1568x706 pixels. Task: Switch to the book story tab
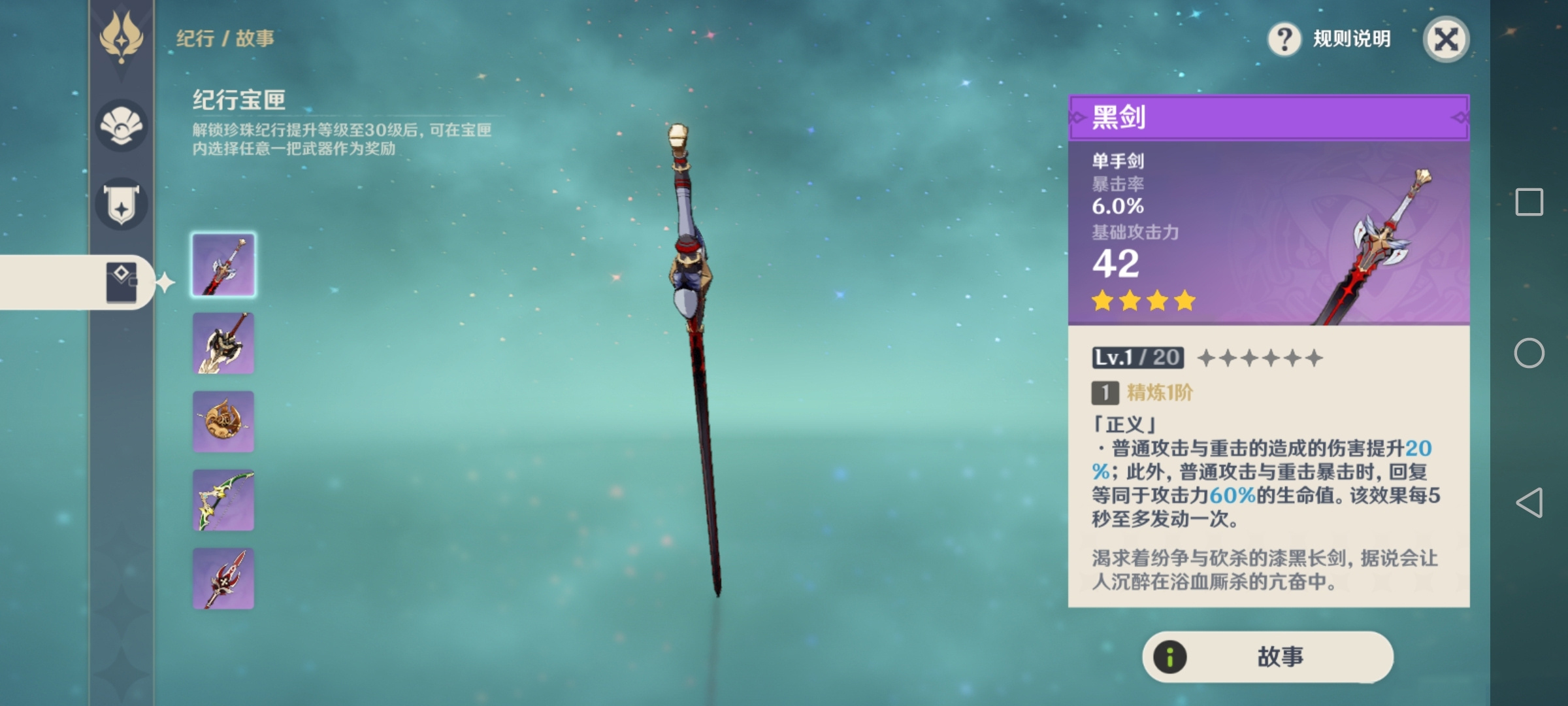[x=122, y=282]
